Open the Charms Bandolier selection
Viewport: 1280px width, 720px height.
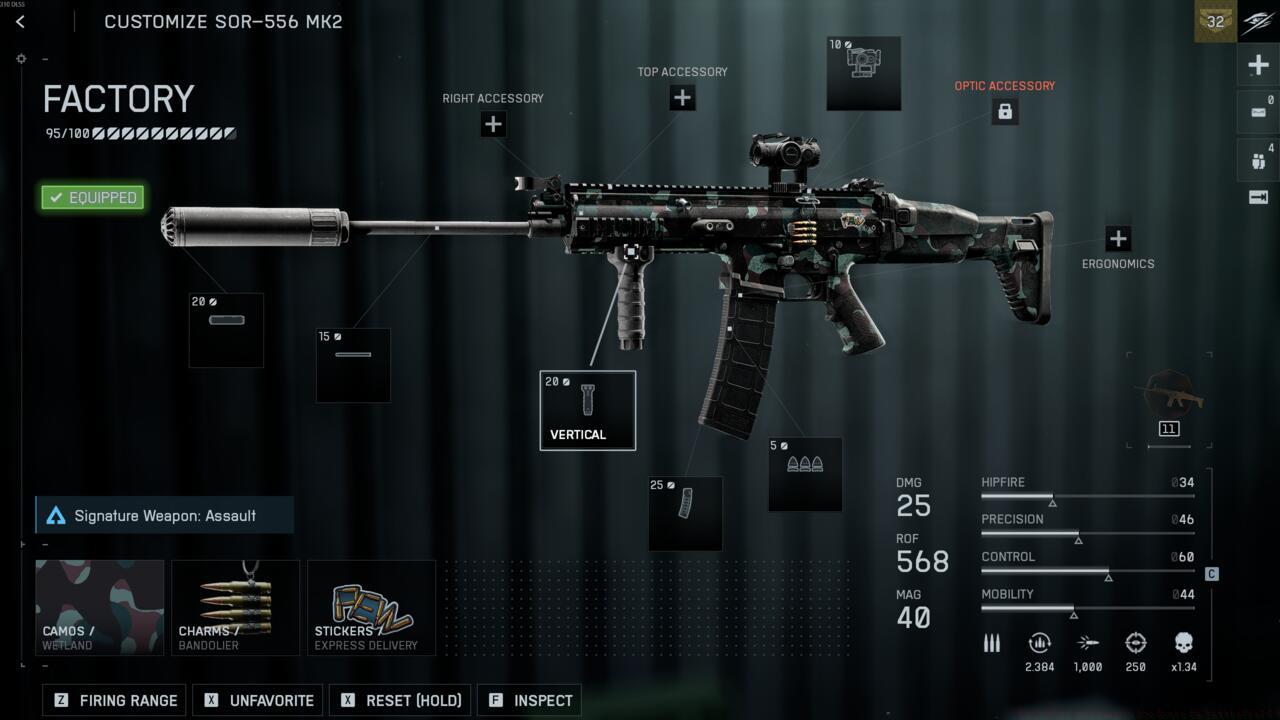click(235, 606)
